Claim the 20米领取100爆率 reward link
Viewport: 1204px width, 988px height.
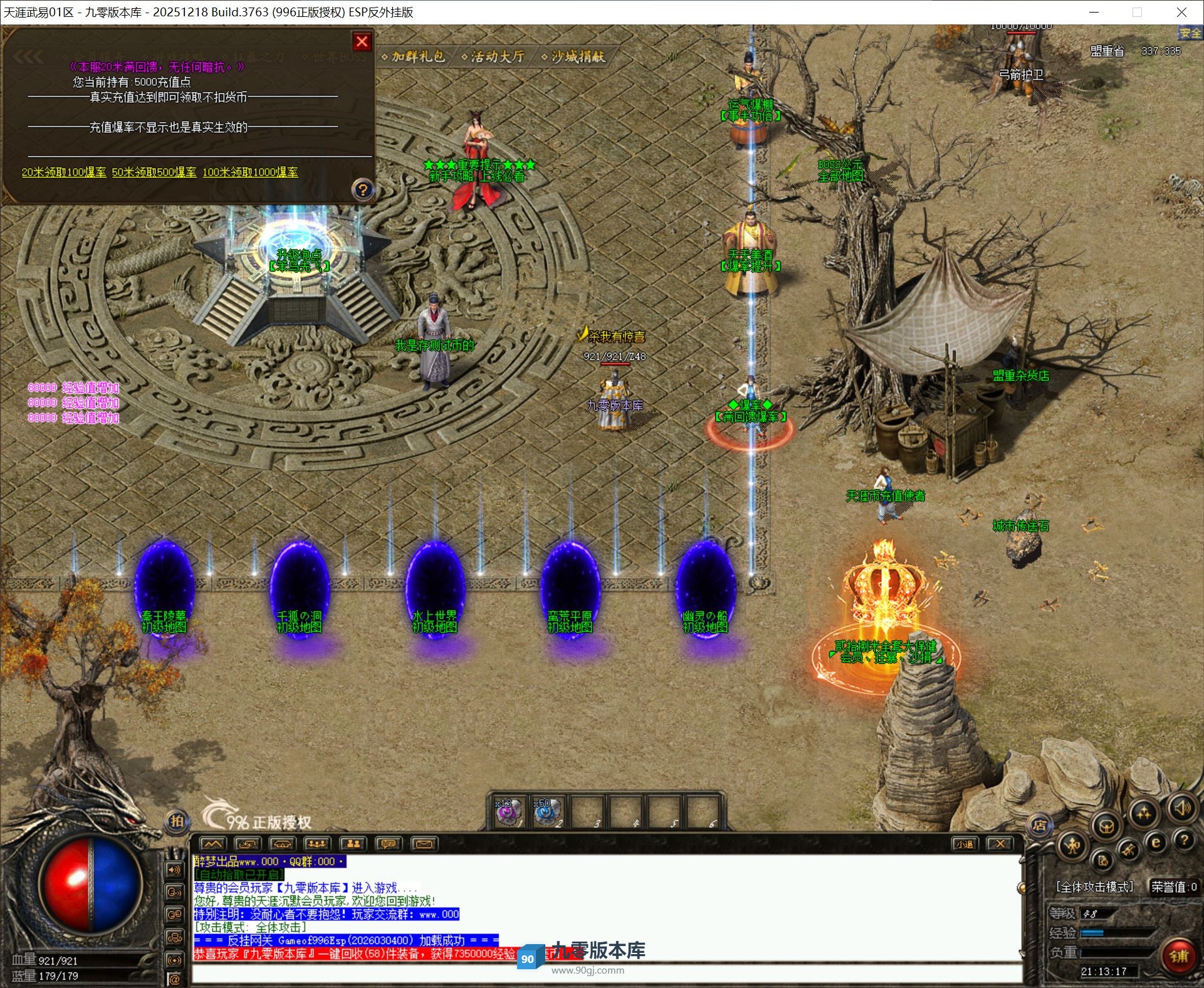[64, 172]
